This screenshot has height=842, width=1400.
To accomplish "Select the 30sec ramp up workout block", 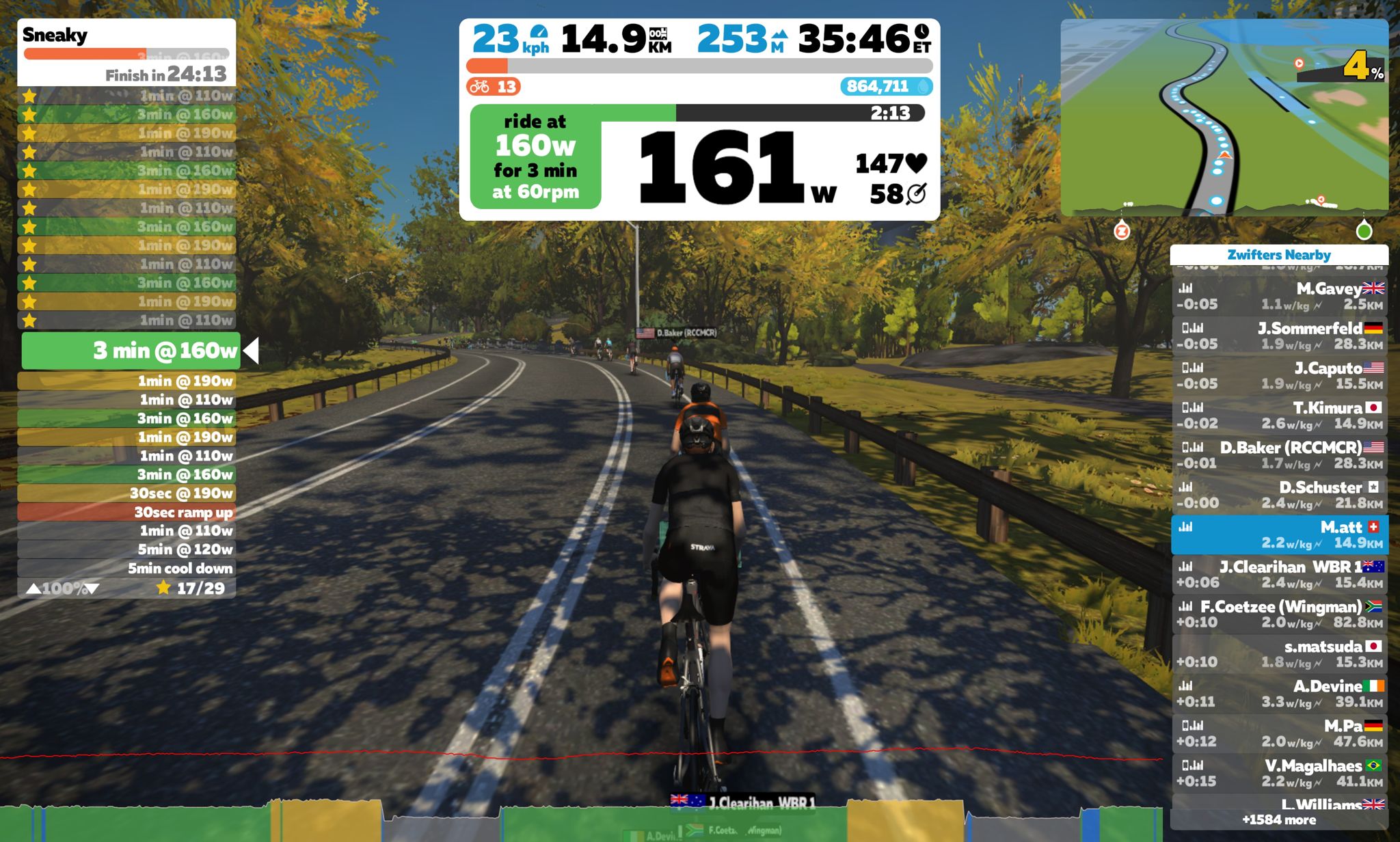I will 127,512.
